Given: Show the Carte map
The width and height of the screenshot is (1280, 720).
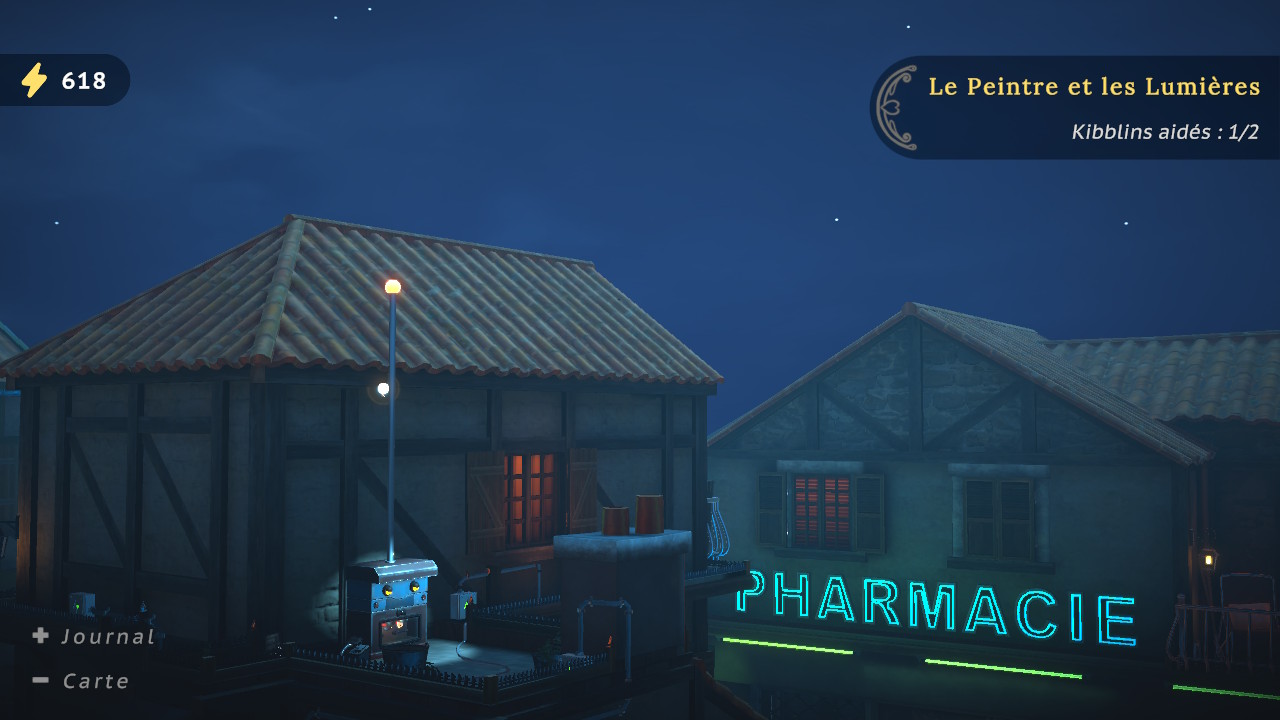Looking at the screenshot, I should [x=82, y=681].
